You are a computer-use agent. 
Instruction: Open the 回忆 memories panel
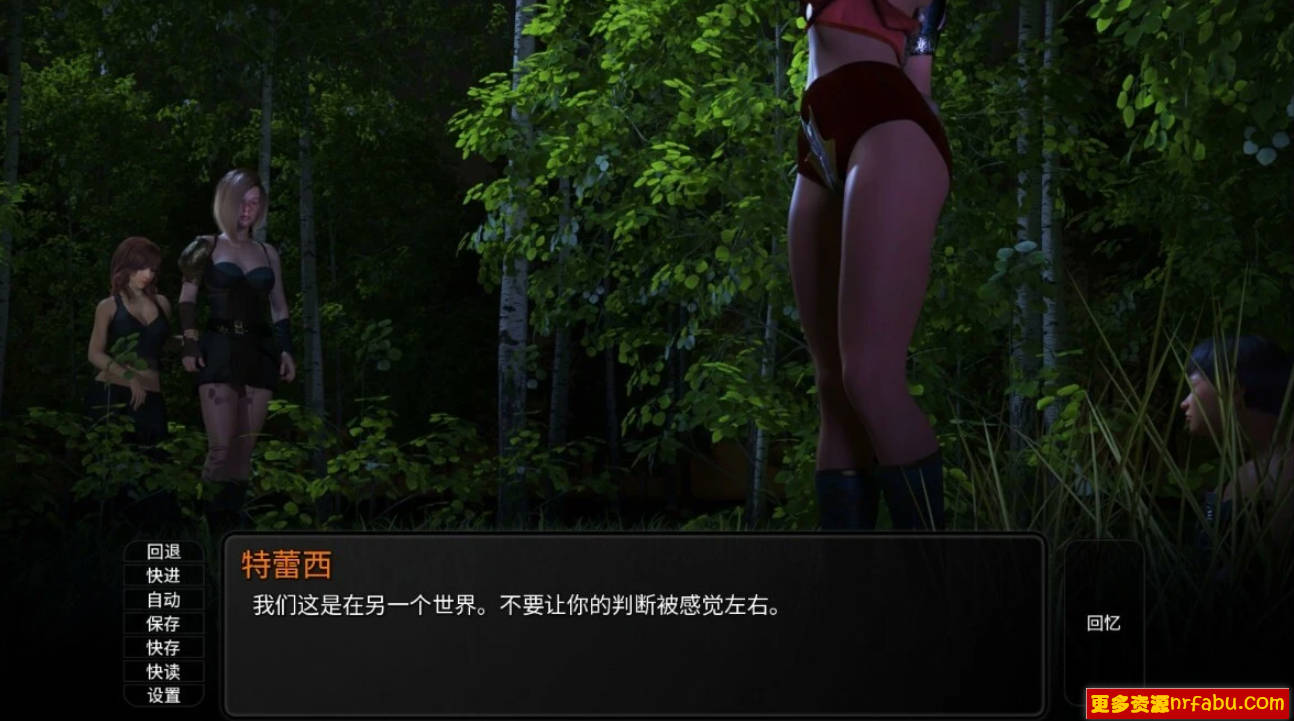pos(1104,622)
